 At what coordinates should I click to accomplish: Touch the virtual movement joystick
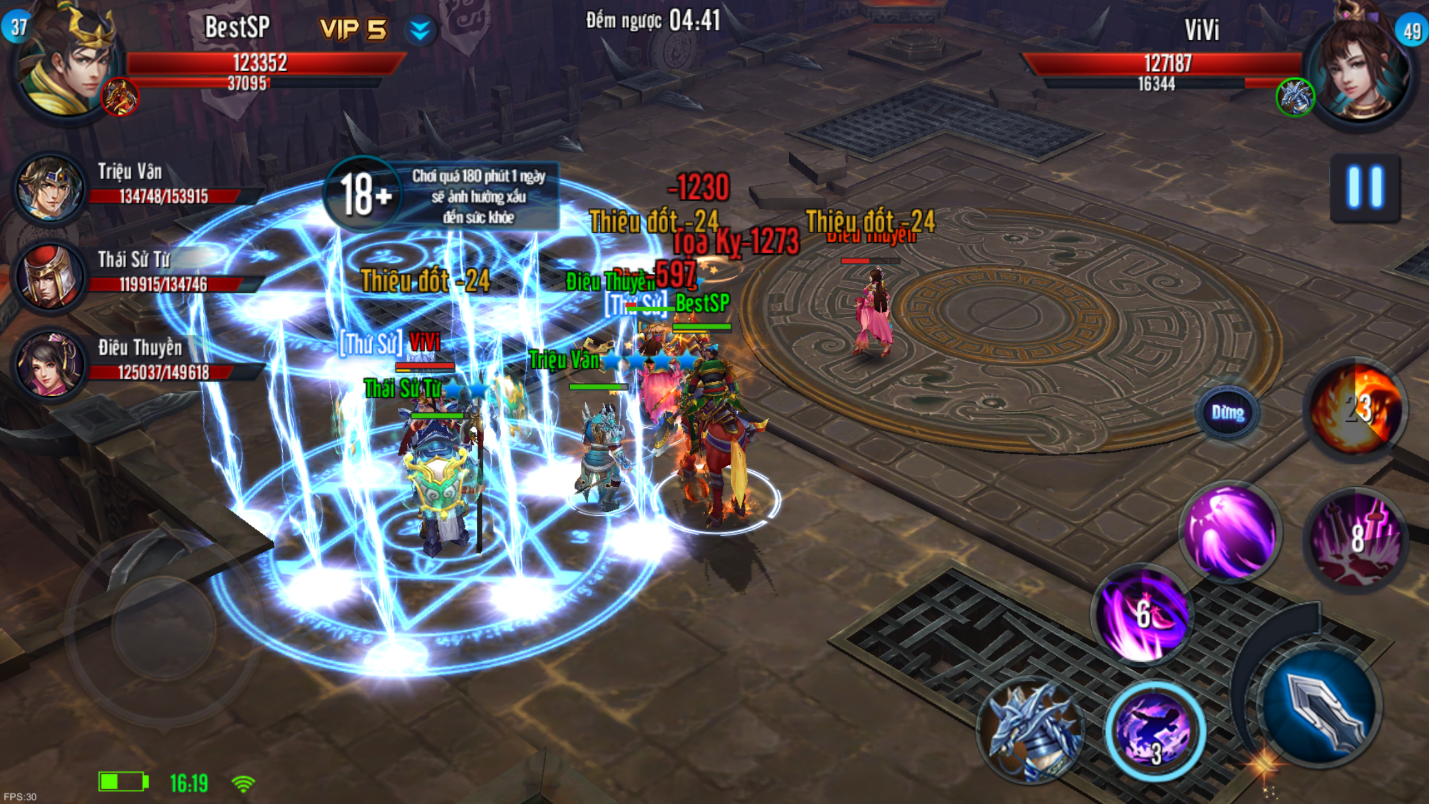point(163,627)
